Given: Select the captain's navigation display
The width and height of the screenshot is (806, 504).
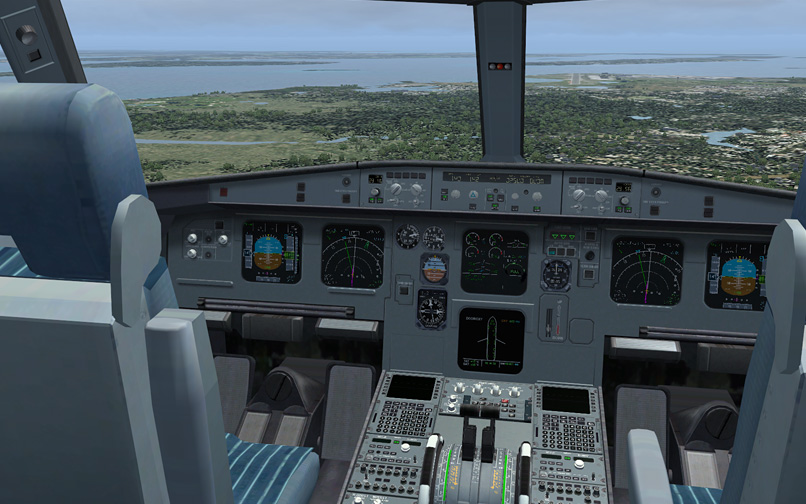Looking at the screenshot, I should tap(352, 256).
